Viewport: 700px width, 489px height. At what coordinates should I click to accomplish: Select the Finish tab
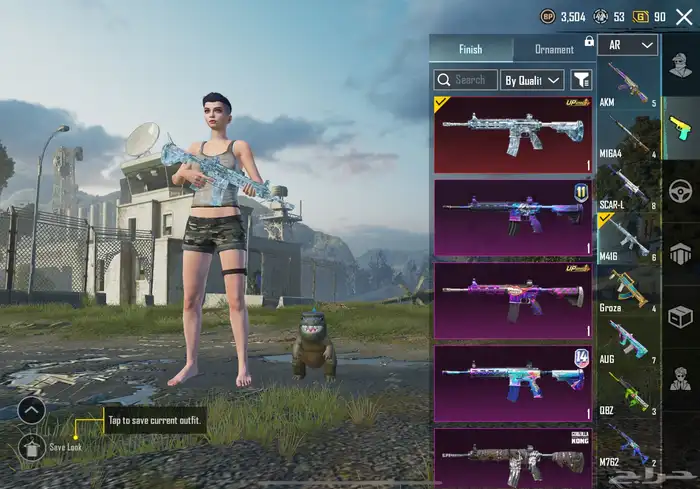[x=470, y=49]
